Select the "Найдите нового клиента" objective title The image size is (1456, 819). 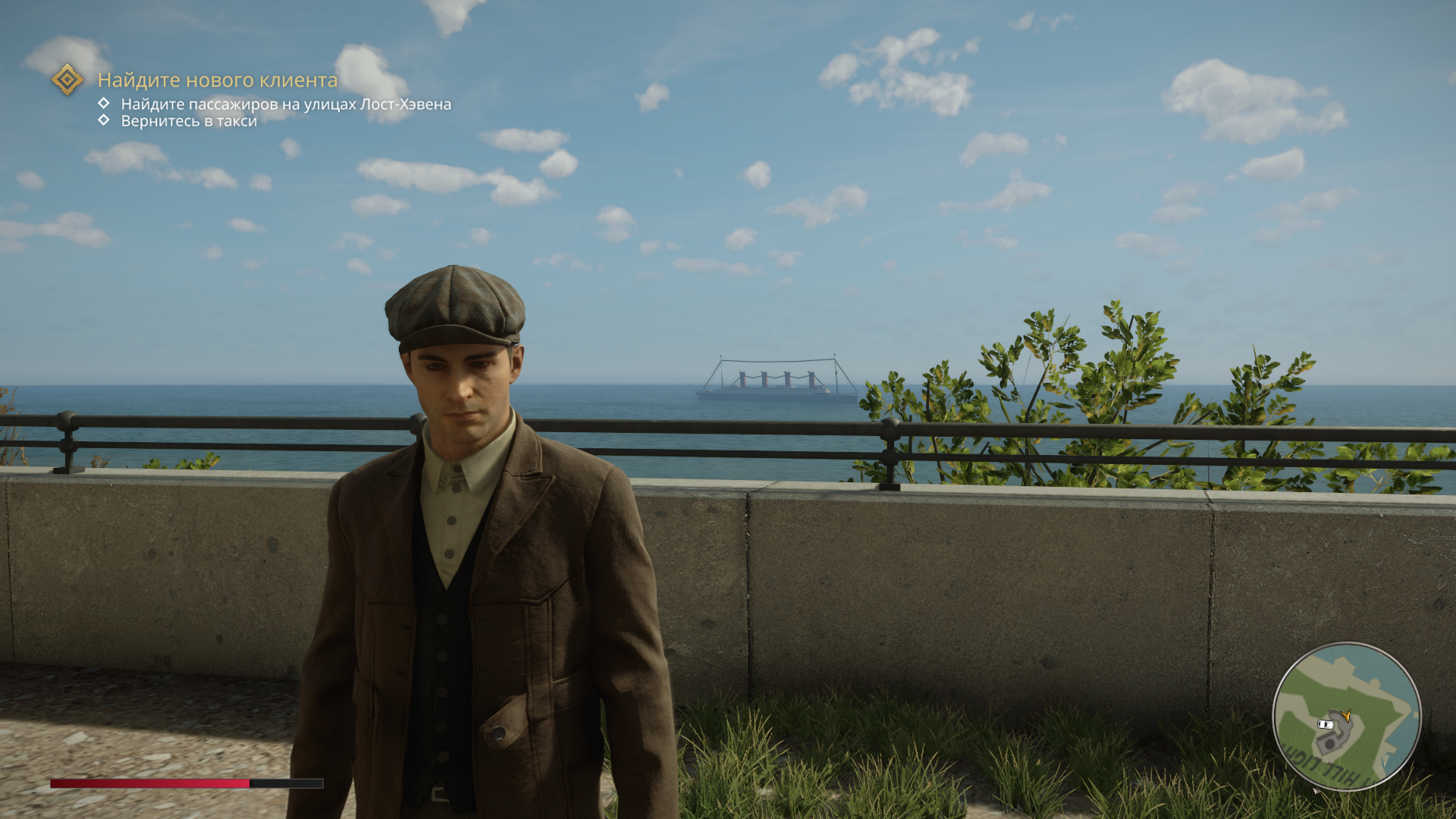218,80
